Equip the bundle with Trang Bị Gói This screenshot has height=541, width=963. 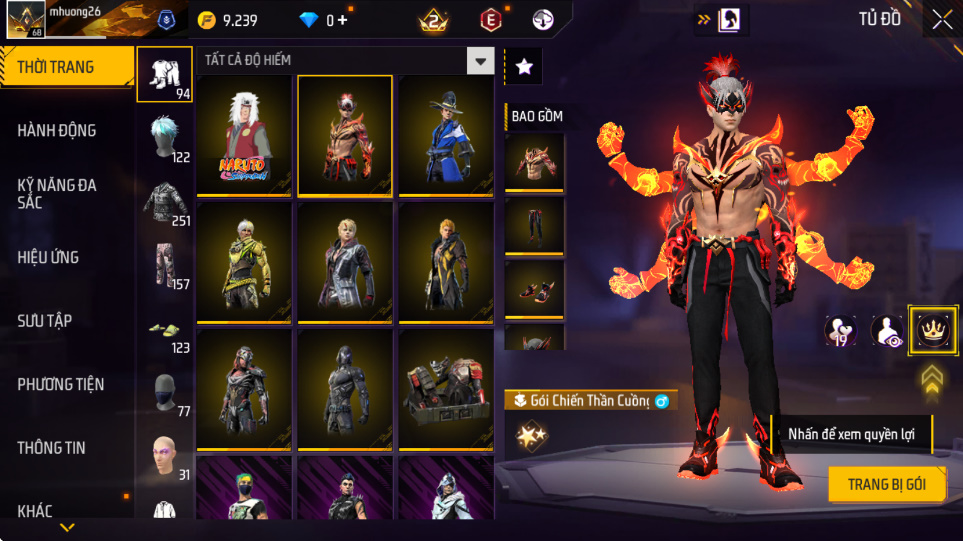point(886,484)
